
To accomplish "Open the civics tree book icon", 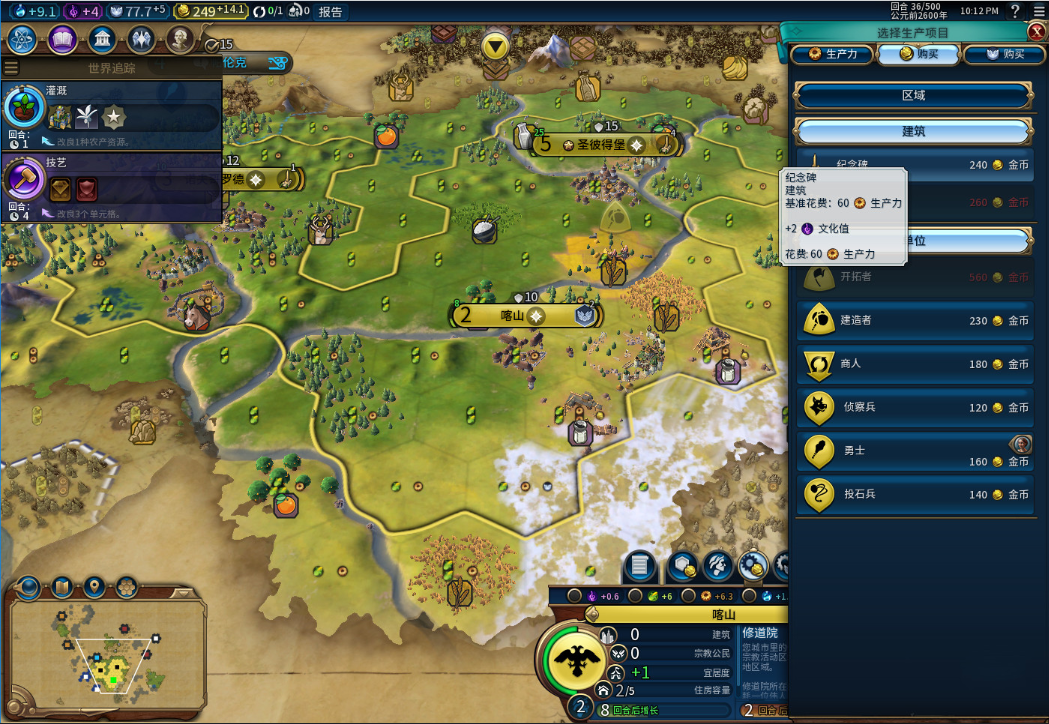I will point(62,40).
